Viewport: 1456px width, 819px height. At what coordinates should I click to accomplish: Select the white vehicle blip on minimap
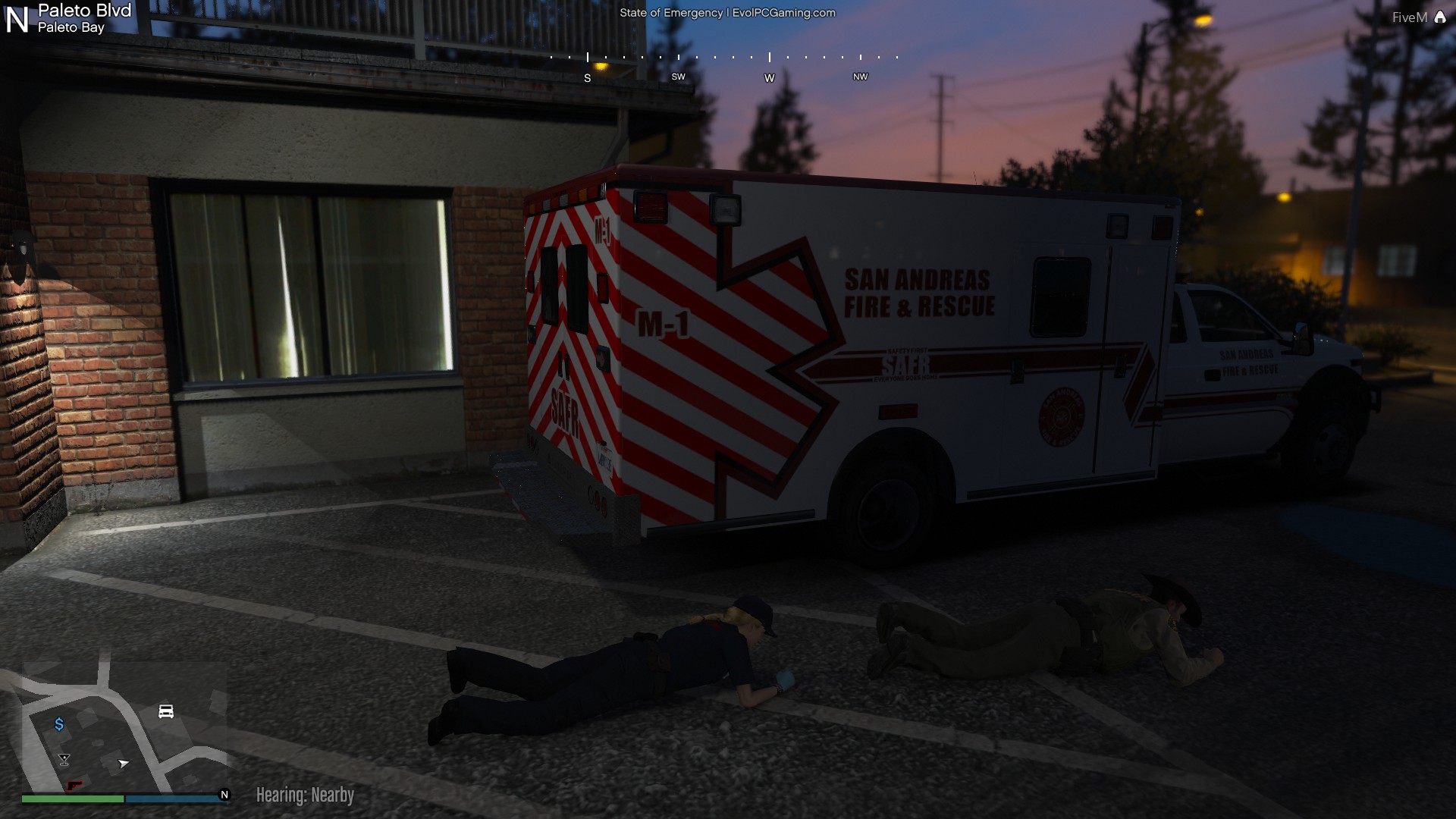click(x=166, y=711)
